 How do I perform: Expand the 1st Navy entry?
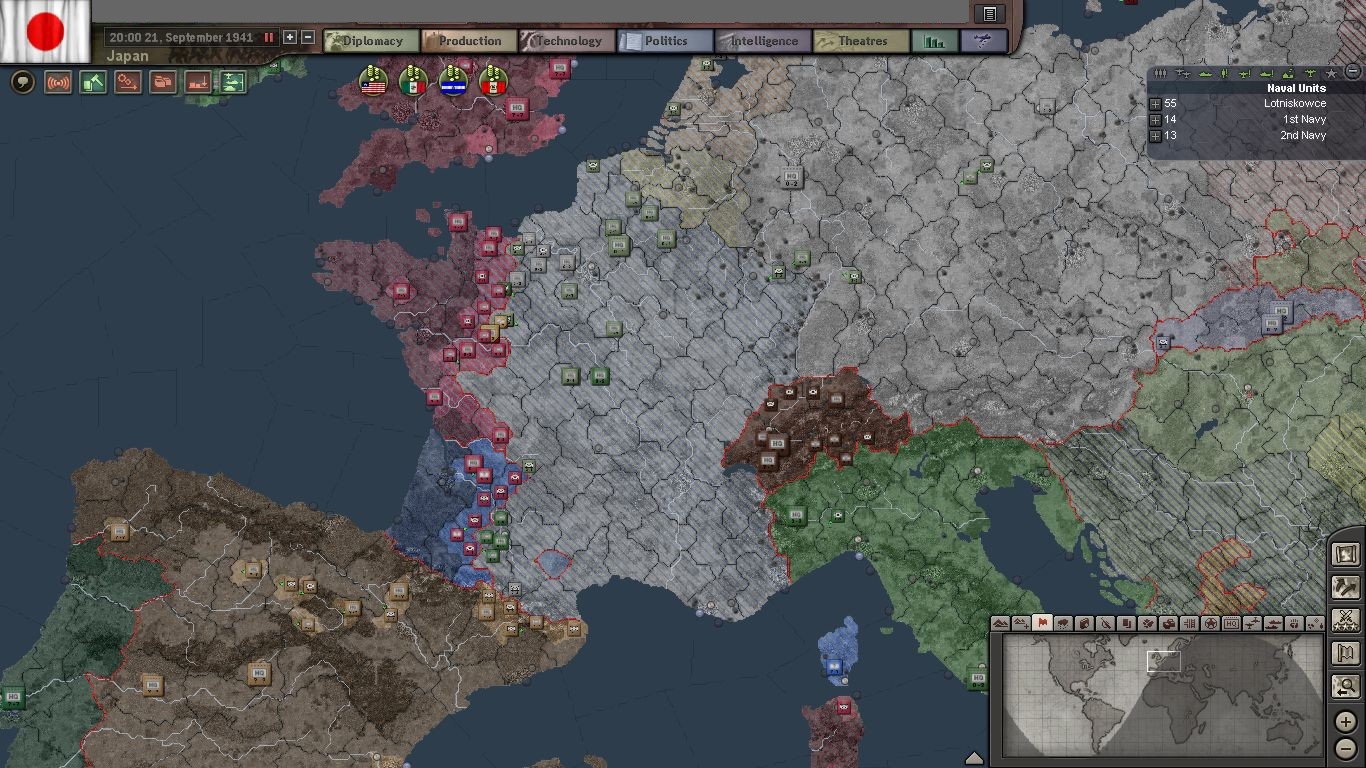tap(1155, 120)
